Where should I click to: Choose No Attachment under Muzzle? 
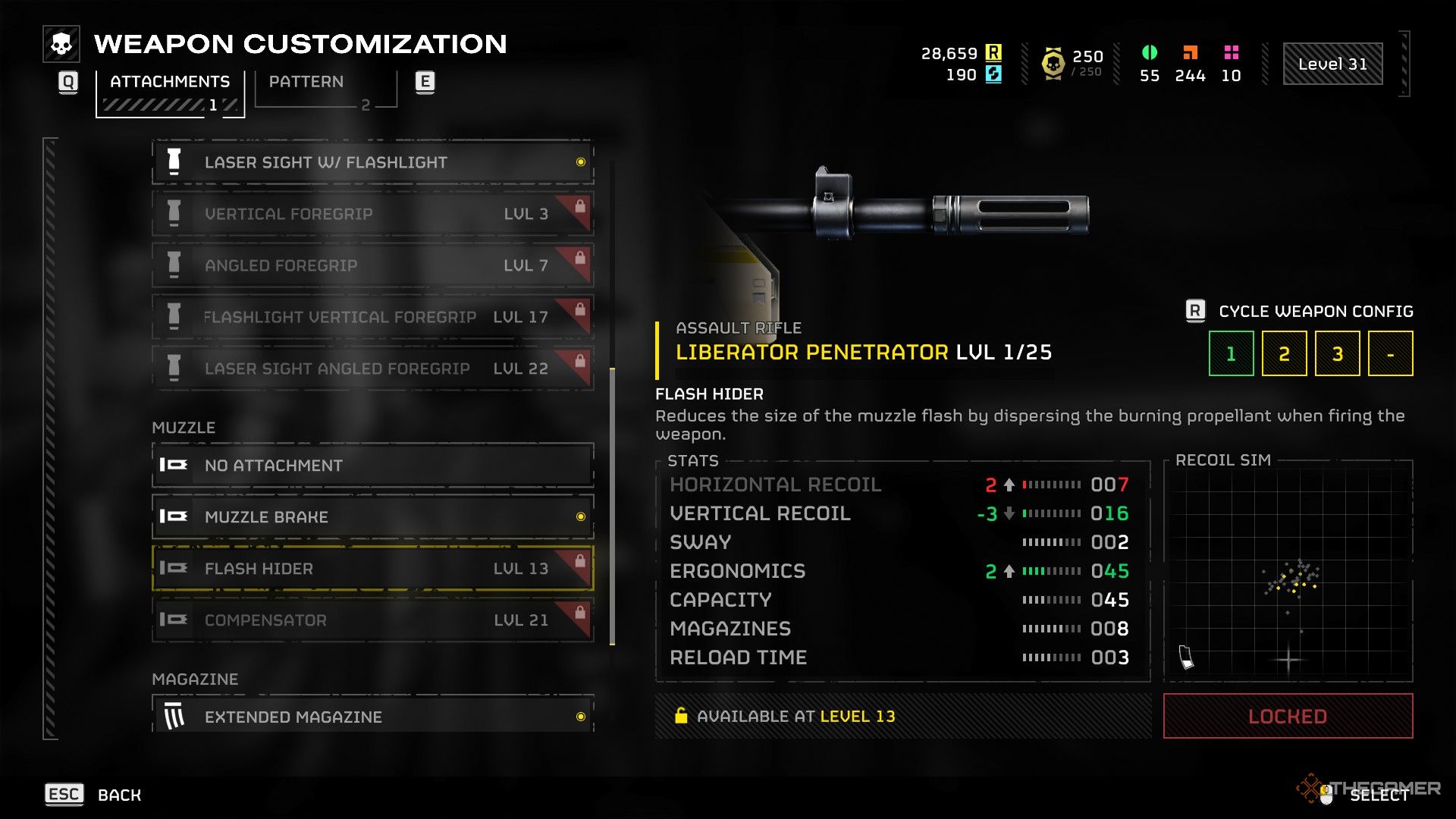372,466
